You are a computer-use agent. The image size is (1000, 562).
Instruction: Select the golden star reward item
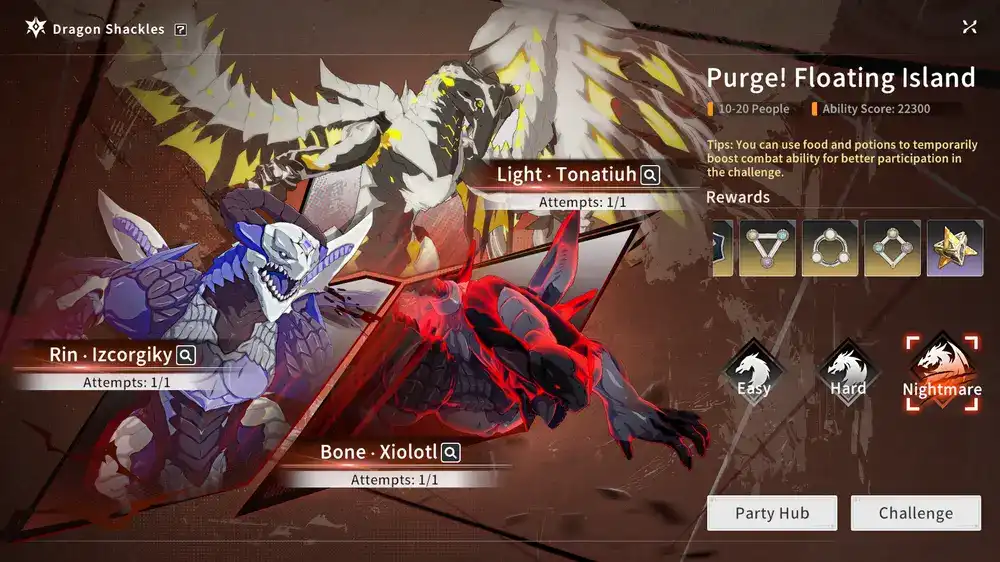click(x=955, y=248)
